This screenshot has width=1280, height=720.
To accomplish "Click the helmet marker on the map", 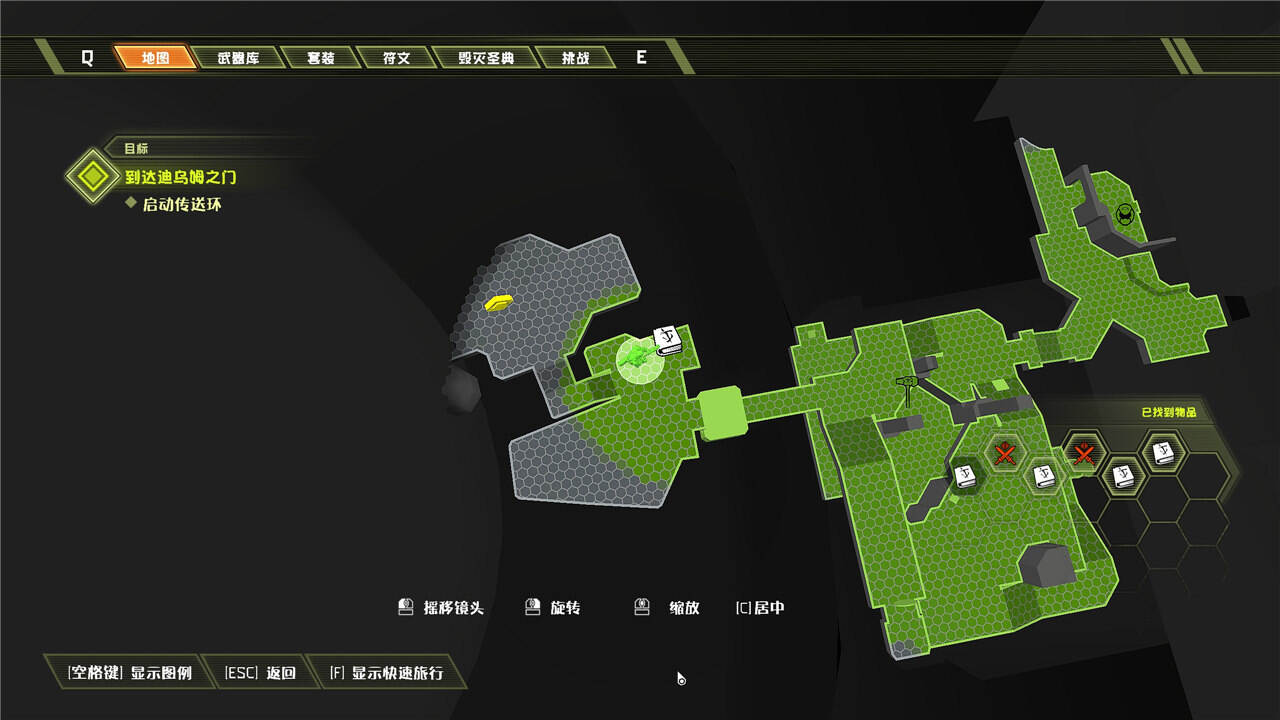I will (1125, 214).
